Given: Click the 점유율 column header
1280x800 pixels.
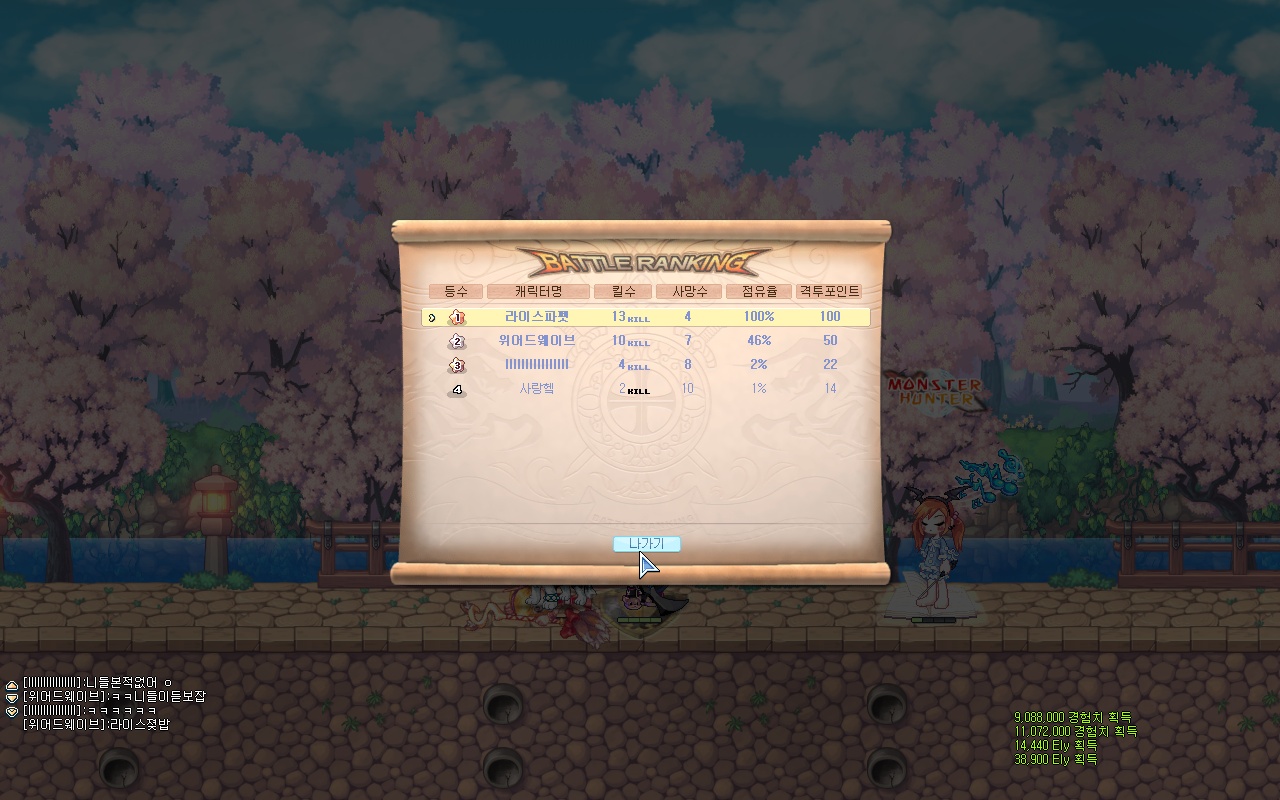Looking at the screenshot, I should coord(758,291).
